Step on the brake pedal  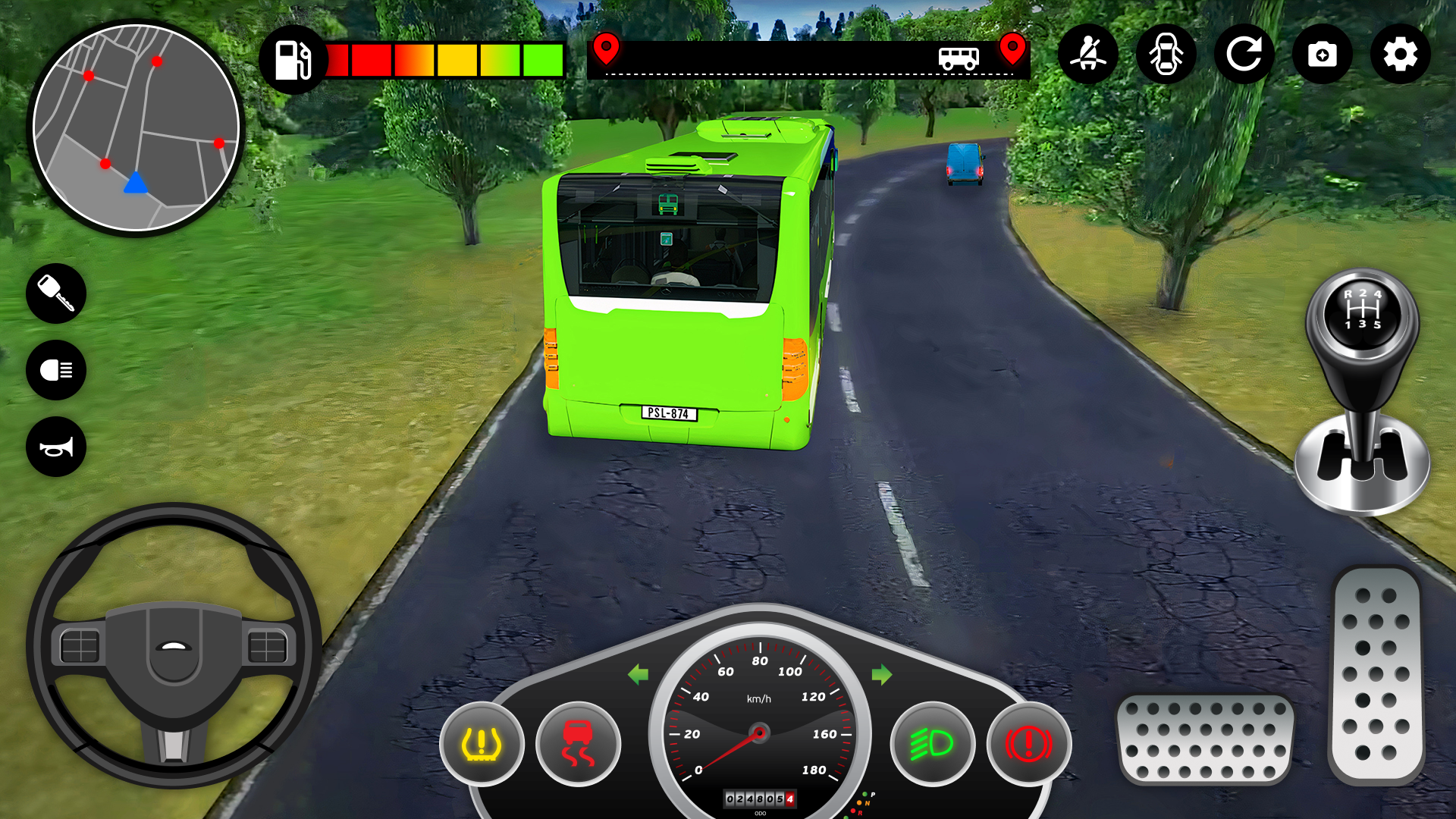click(x=1205, y=739)
